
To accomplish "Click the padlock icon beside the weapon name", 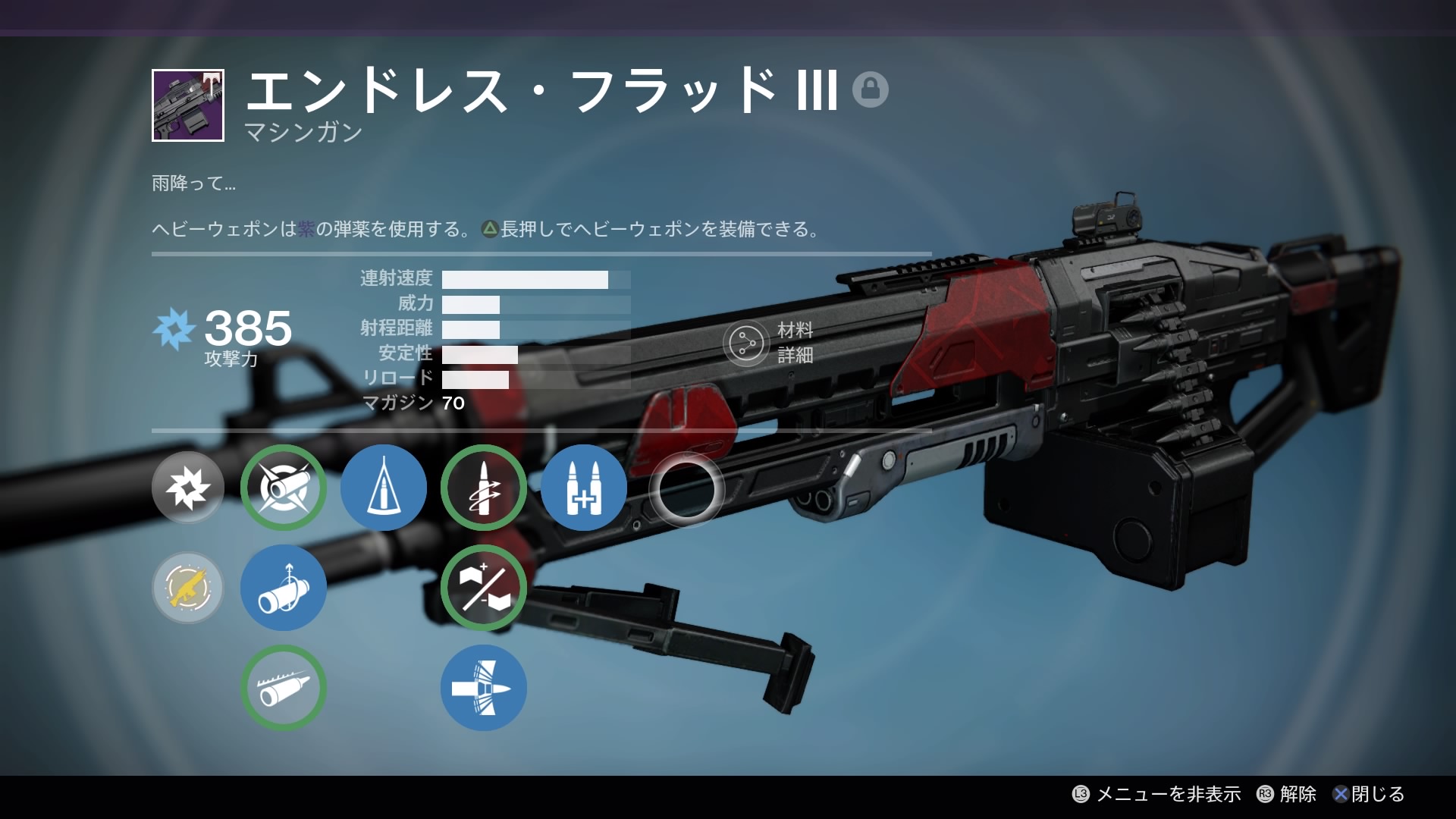I will 870,89.
